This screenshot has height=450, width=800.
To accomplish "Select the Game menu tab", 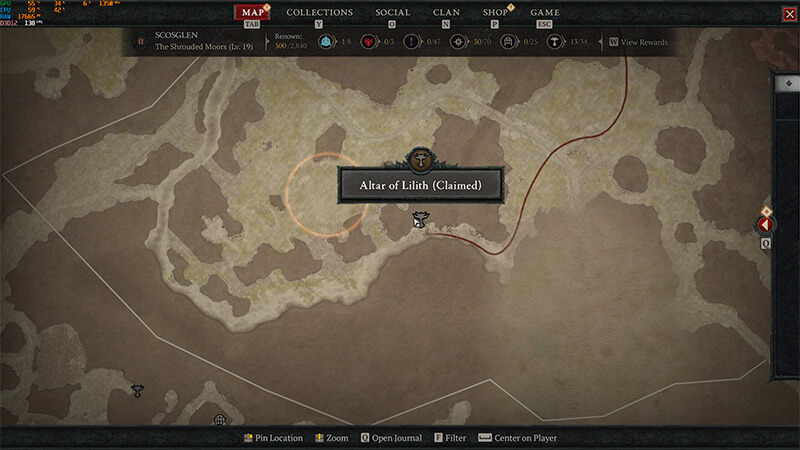I will coord(545,13).
